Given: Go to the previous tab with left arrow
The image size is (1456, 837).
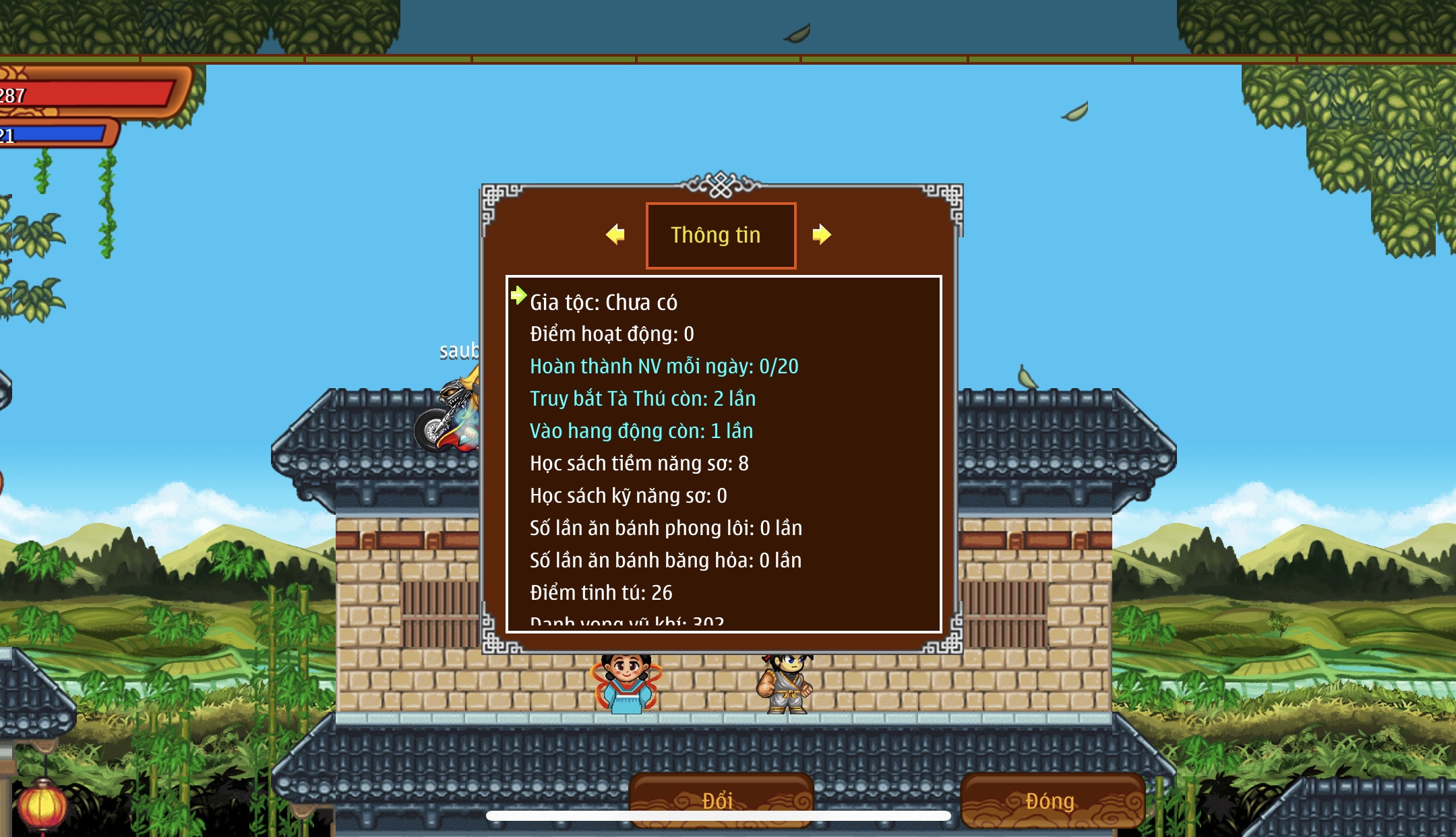Looking at the screenshot, I should coord(615,235).
